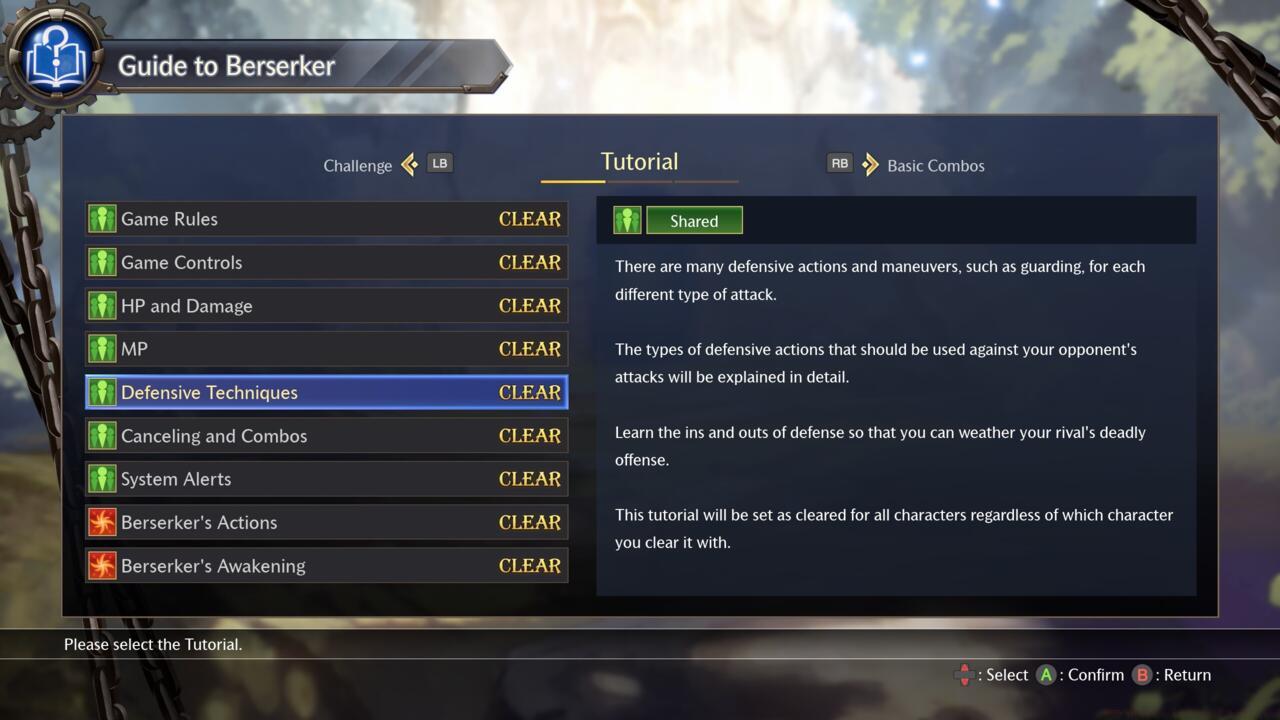
Task: Click the LB arrow to go to Challenge
Action: (409, 164)
